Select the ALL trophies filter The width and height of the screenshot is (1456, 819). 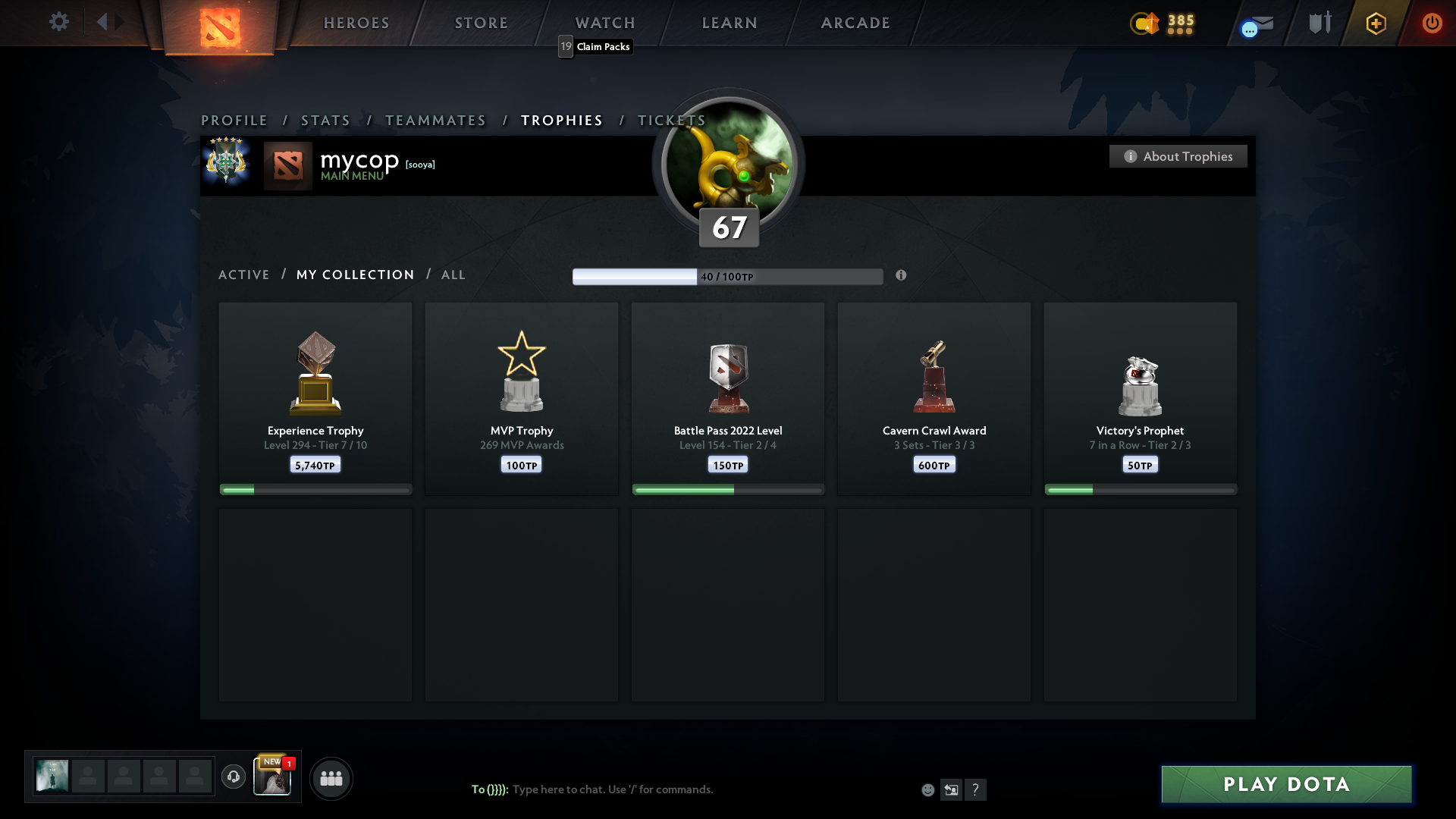tap(453, 275)
